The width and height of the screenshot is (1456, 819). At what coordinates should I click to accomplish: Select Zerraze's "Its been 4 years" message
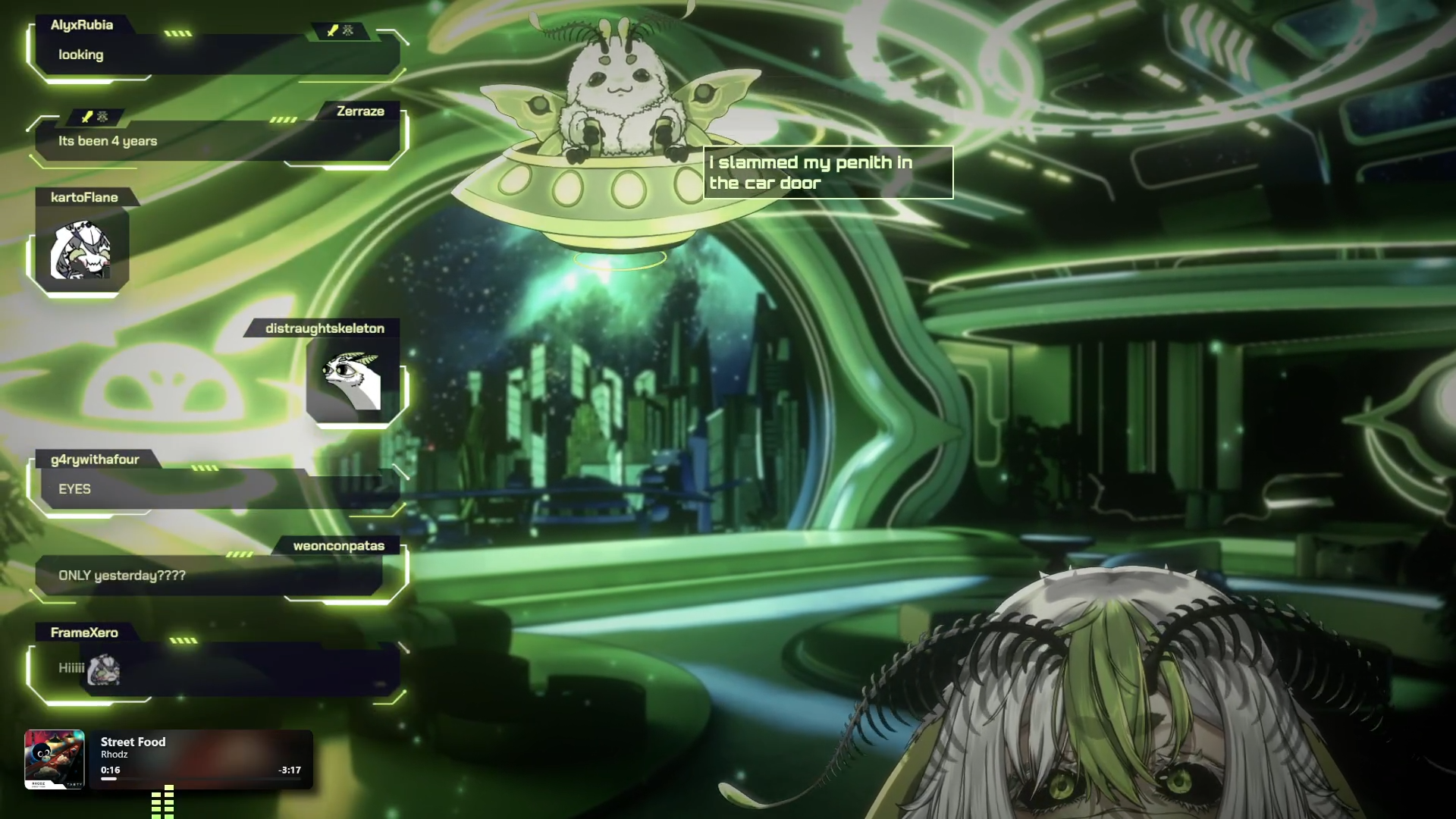108,141
